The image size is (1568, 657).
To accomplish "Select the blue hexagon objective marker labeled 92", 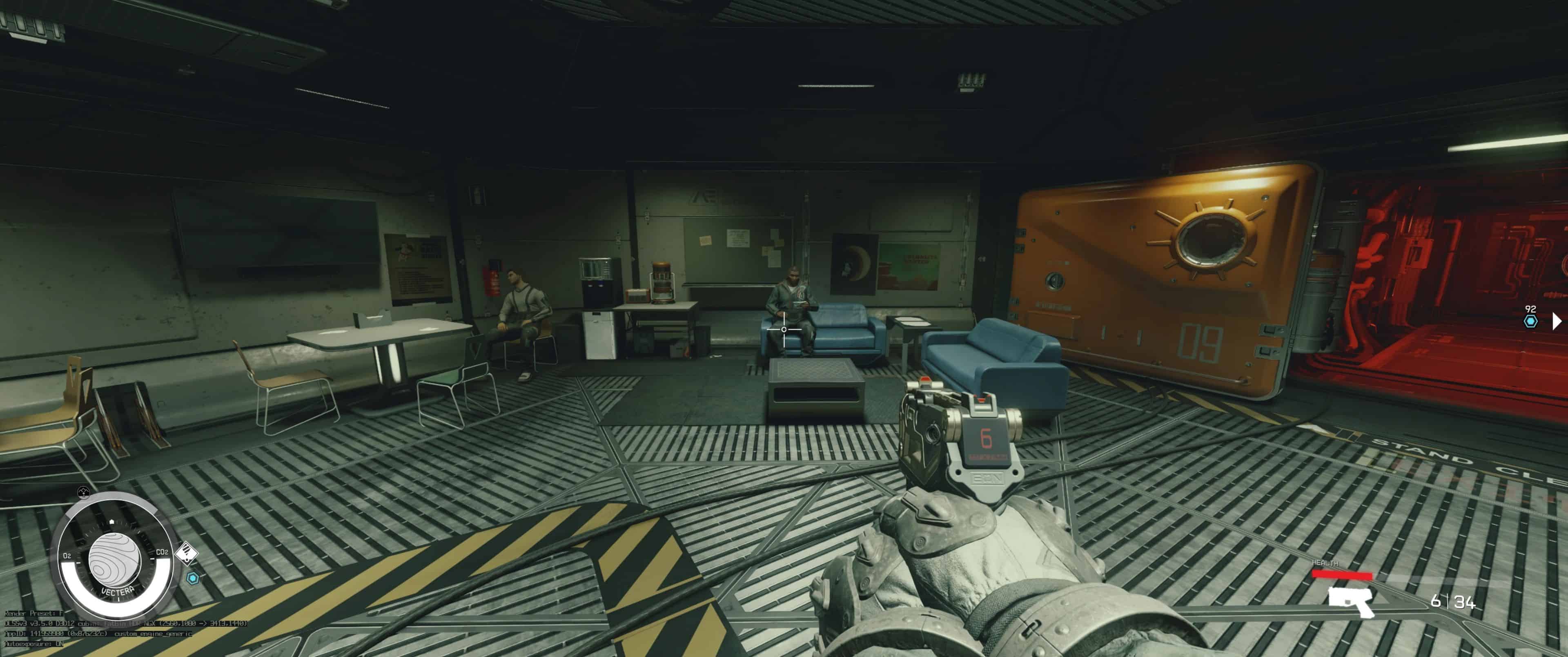I will [1530, 321].
